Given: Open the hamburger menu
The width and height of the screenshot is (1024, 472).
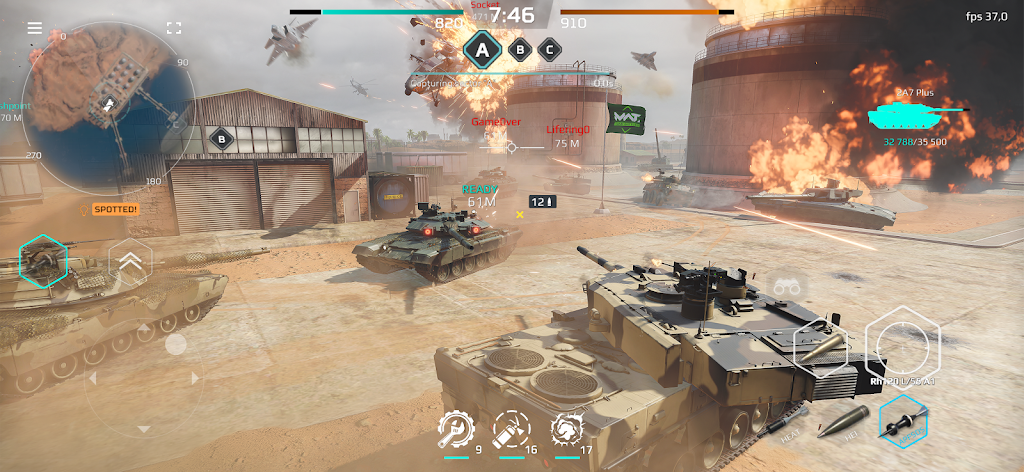Looking at the screenshot, I should pyautogui.click(x=35, y=28).
